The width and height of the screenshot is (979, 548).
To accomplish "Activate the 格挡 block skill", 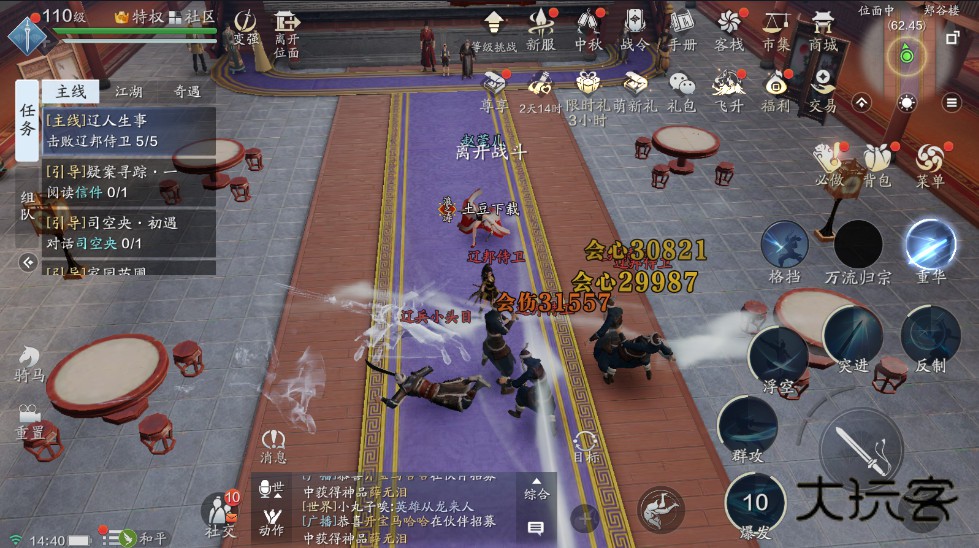I will pyautogui.click(x=784, y=248).
